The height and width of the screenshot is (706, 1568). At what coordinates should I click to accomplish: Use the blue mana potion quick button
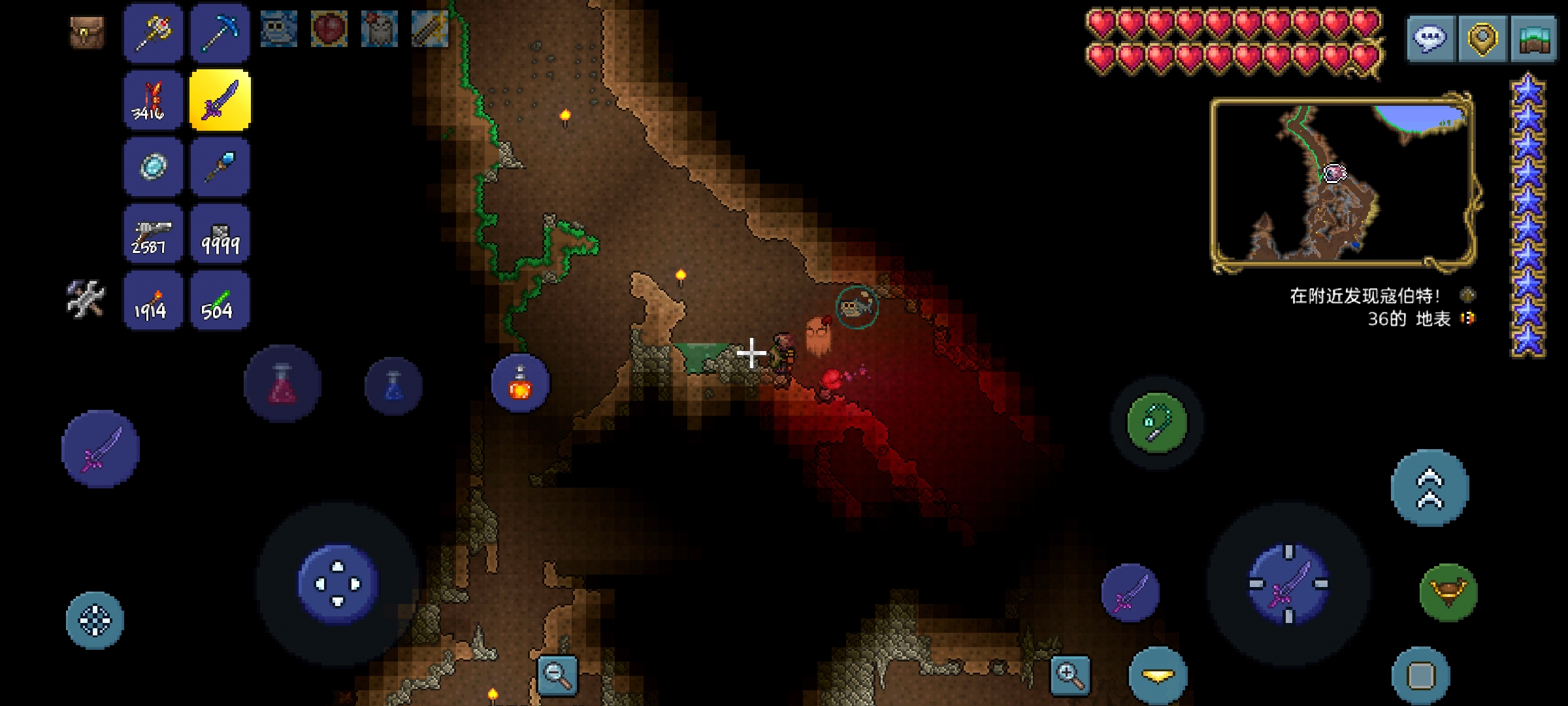[x=393, y=386]
